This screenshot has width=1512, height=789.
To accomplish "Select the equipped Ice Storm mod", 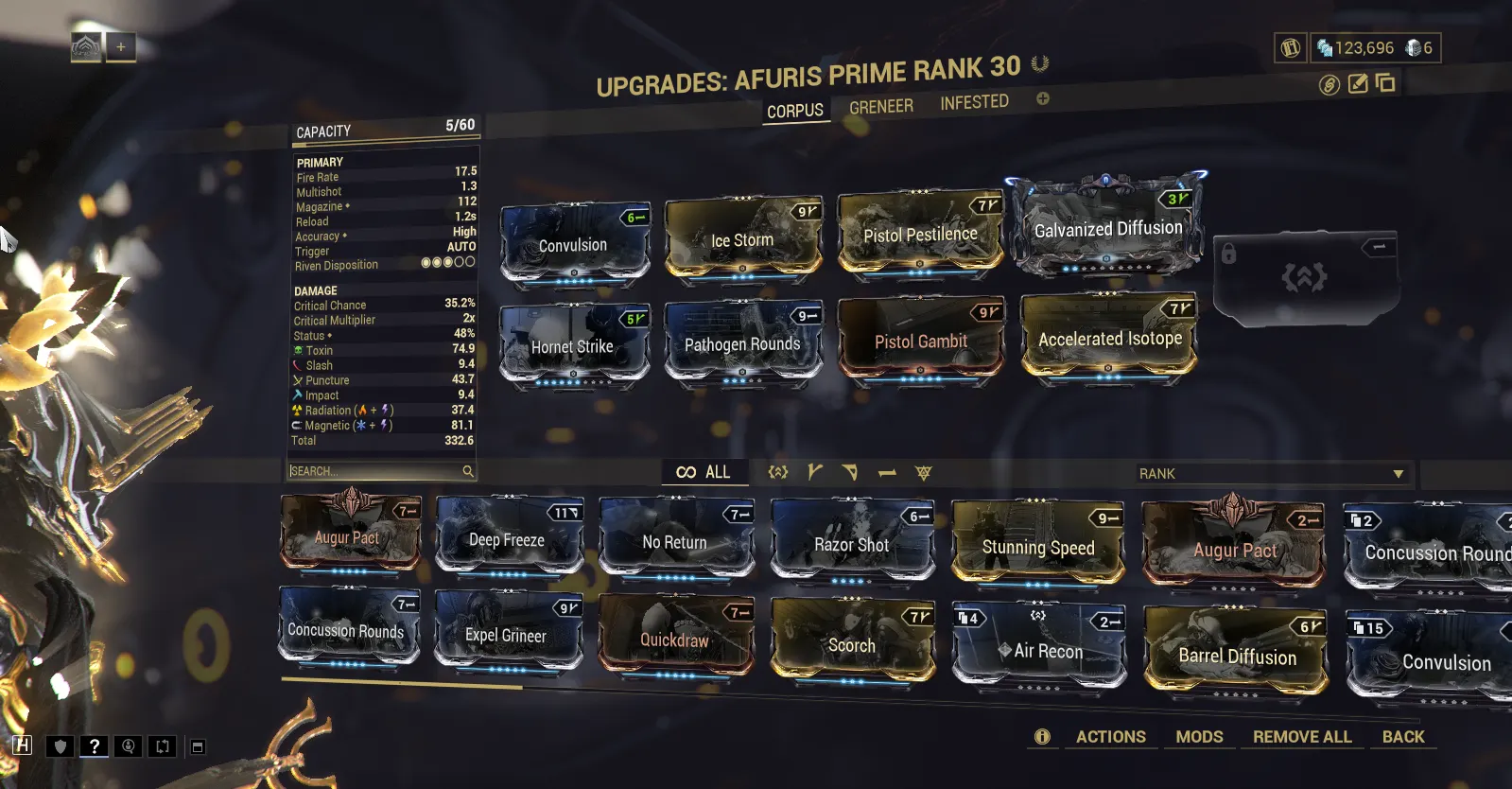I will 742,240.
